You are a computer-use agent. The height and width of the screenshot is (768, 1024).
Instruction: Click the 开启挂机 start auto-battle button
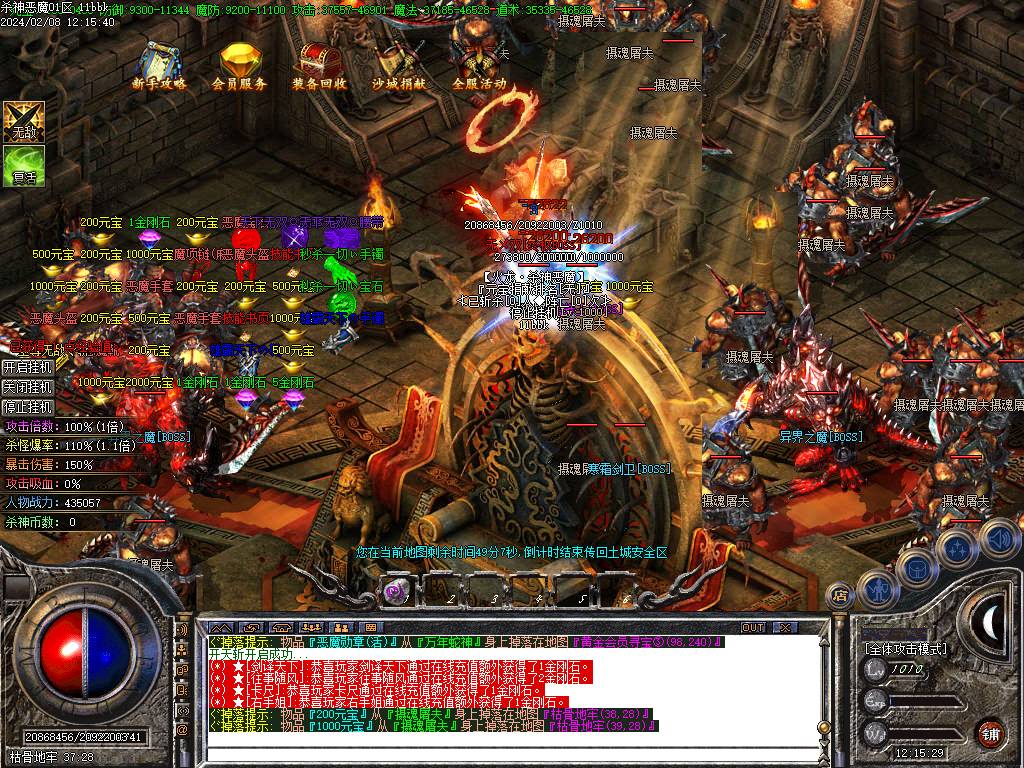pos(28,367)
